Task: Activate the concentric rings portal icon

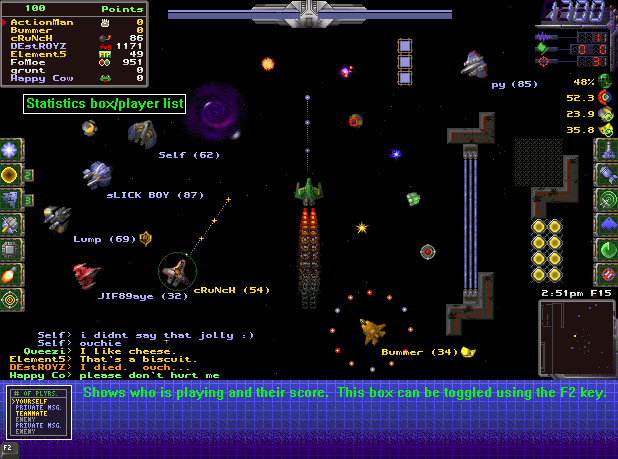Action: pos(10,298)
